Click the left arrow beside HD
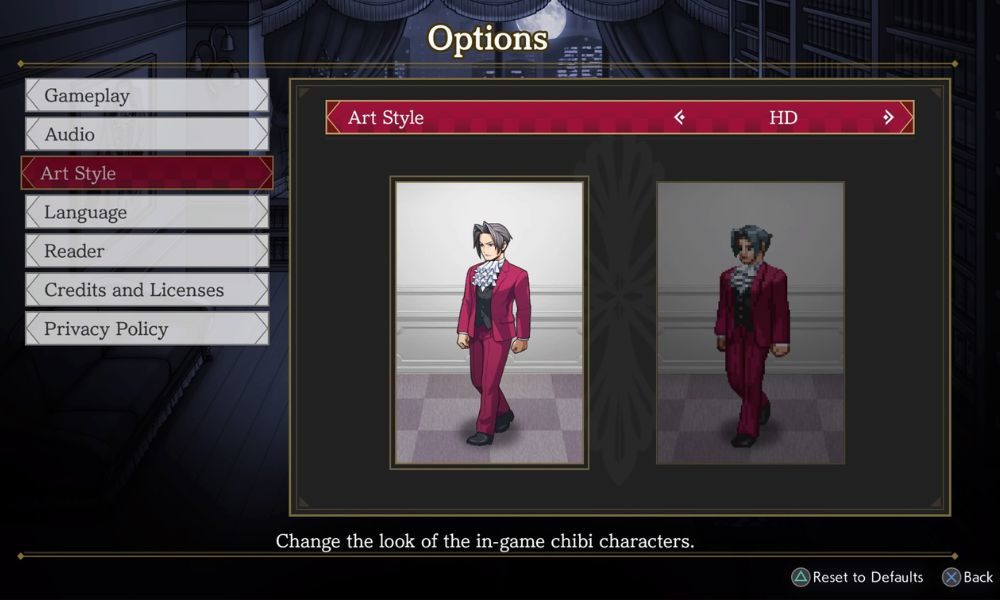 point(680,118)
